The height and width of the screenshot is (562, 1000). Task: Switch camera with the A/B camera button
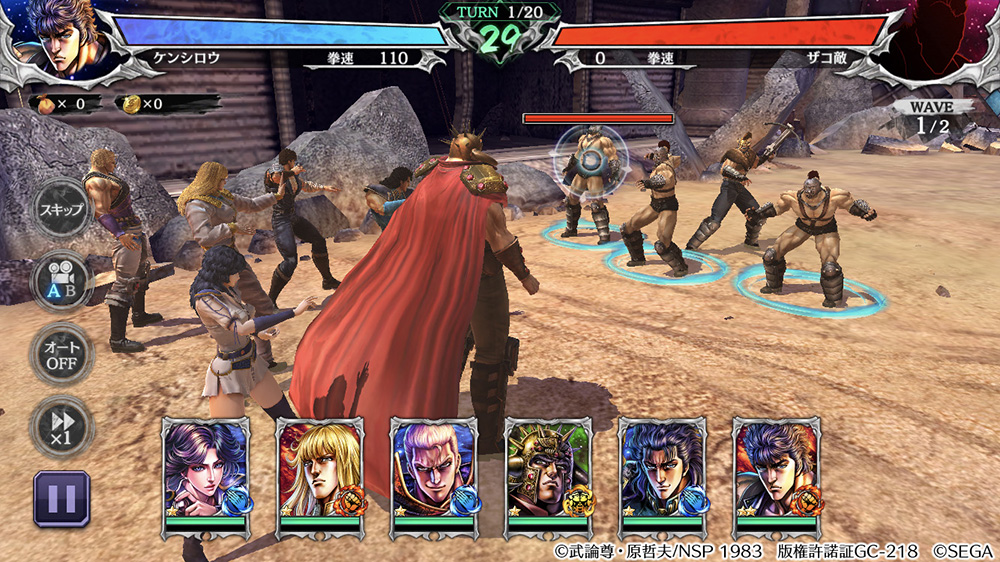pos(61,282)
